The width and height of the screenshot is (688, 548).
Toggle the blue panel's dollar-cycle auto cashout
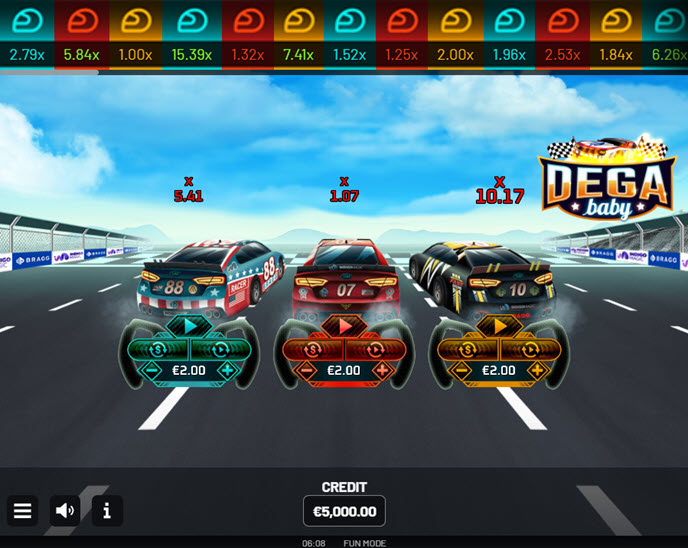(168, 349)
